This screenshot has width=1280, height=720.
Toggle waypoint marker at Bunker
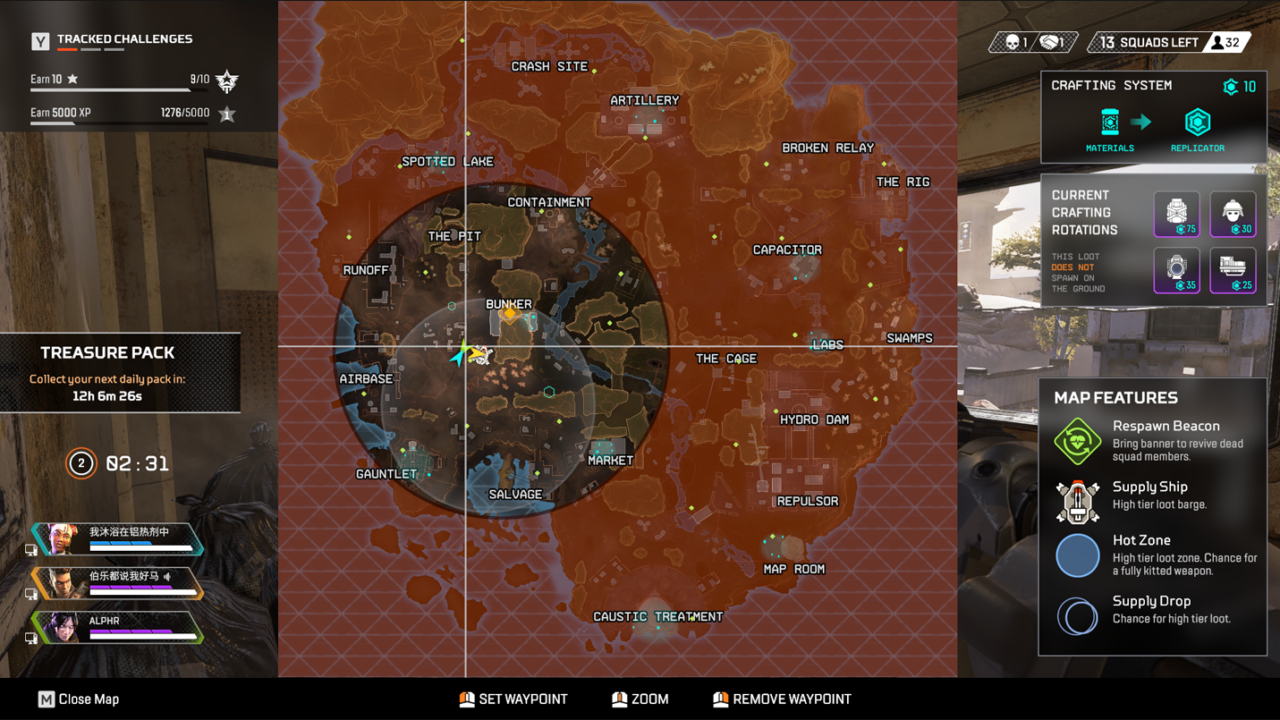click(x=509, y=314)
